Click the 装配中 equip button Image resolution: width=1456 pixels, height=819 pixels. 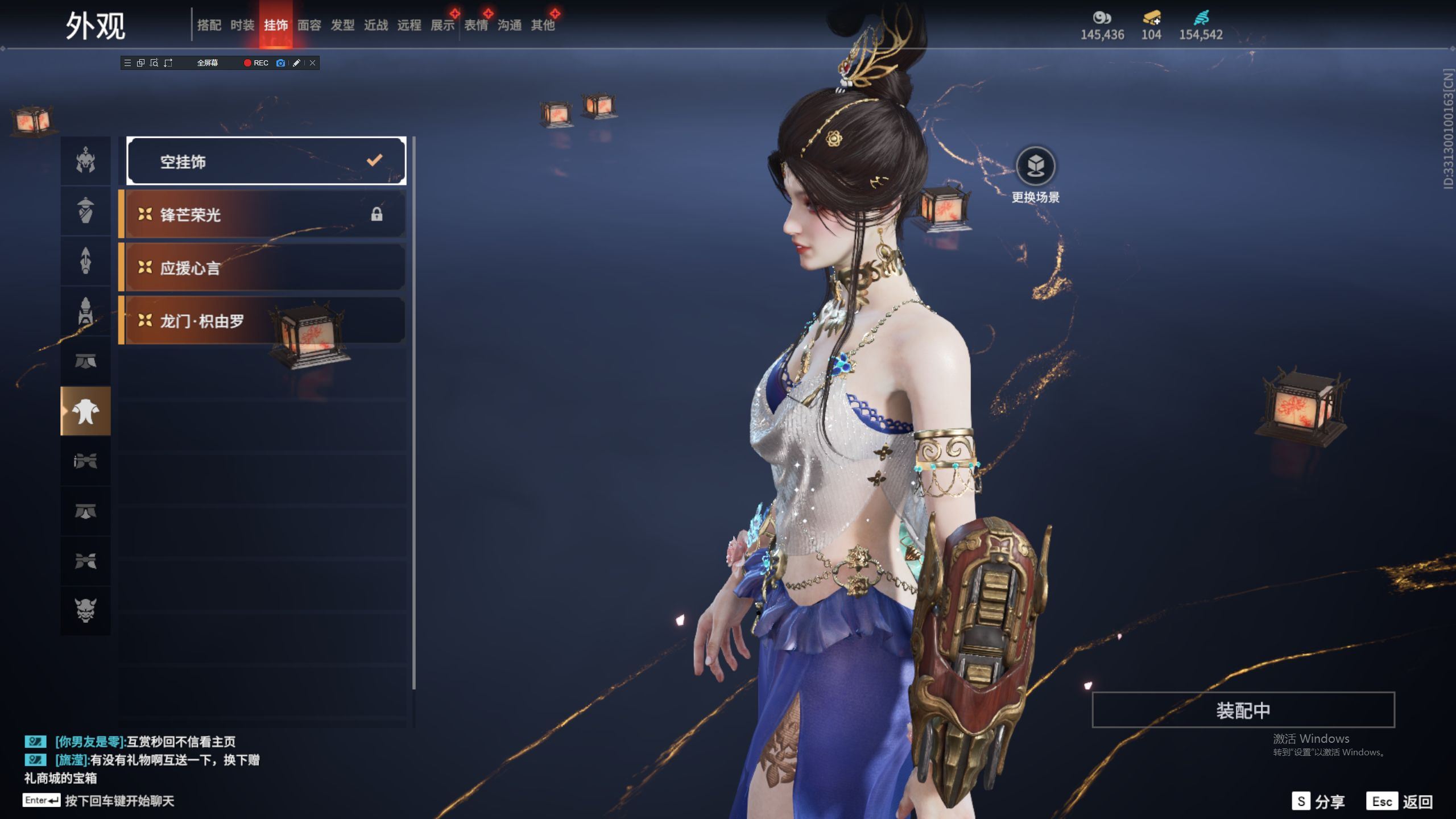click(x=1243, y=710)
